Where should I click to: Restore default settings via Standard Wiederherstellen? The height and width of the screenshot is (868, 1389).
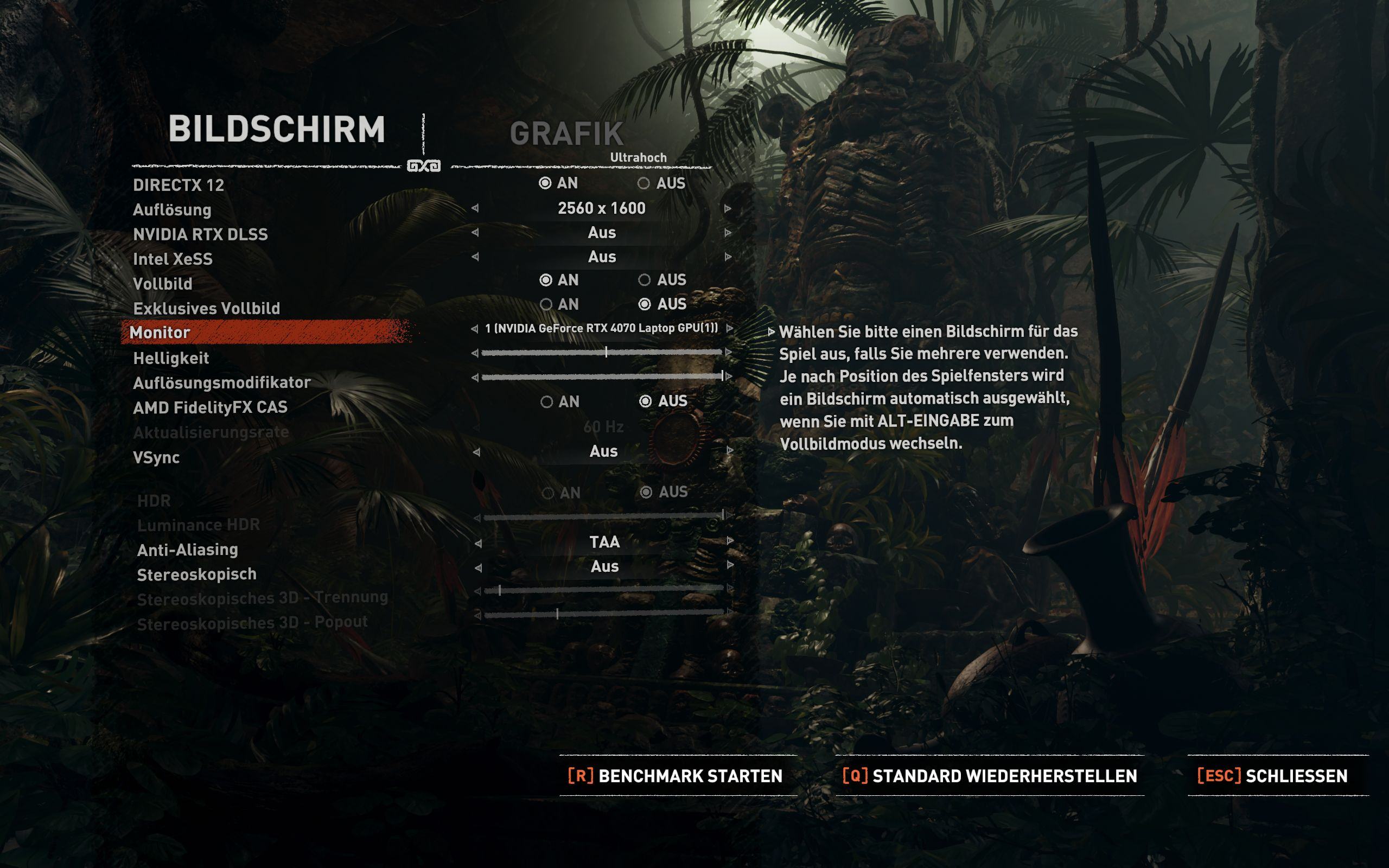pyautogui.click(x=990, y=776)
